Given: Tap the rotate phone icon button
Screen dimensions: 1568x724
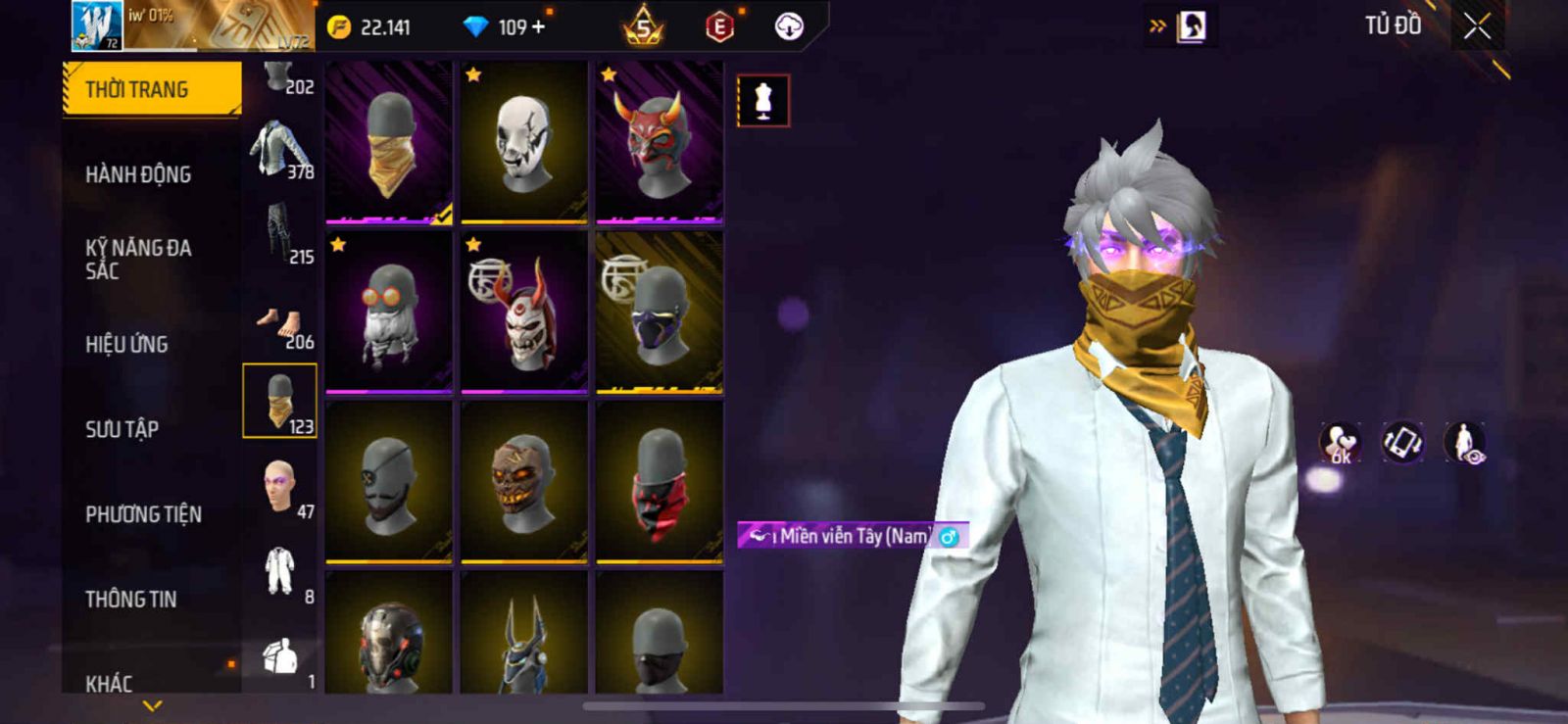Looking at the screenshot, I should point(1402,442).
